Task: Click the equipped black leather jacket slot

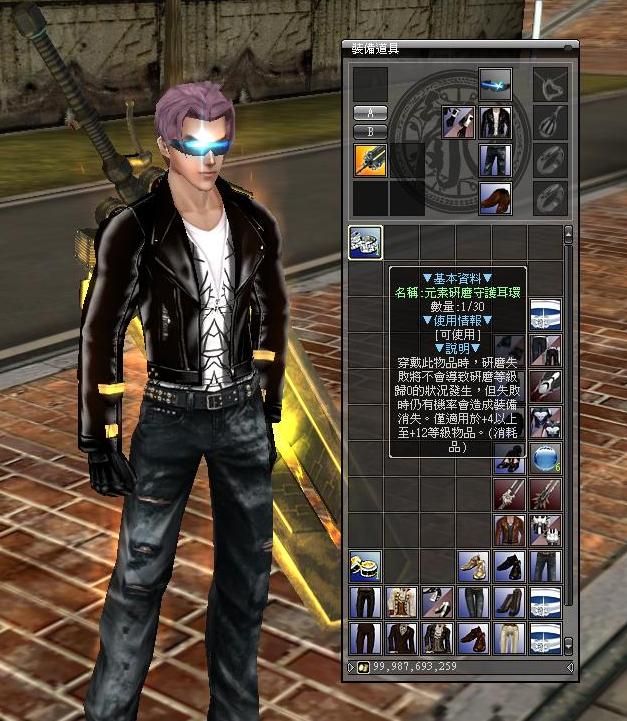Action: tap(495, 122)
